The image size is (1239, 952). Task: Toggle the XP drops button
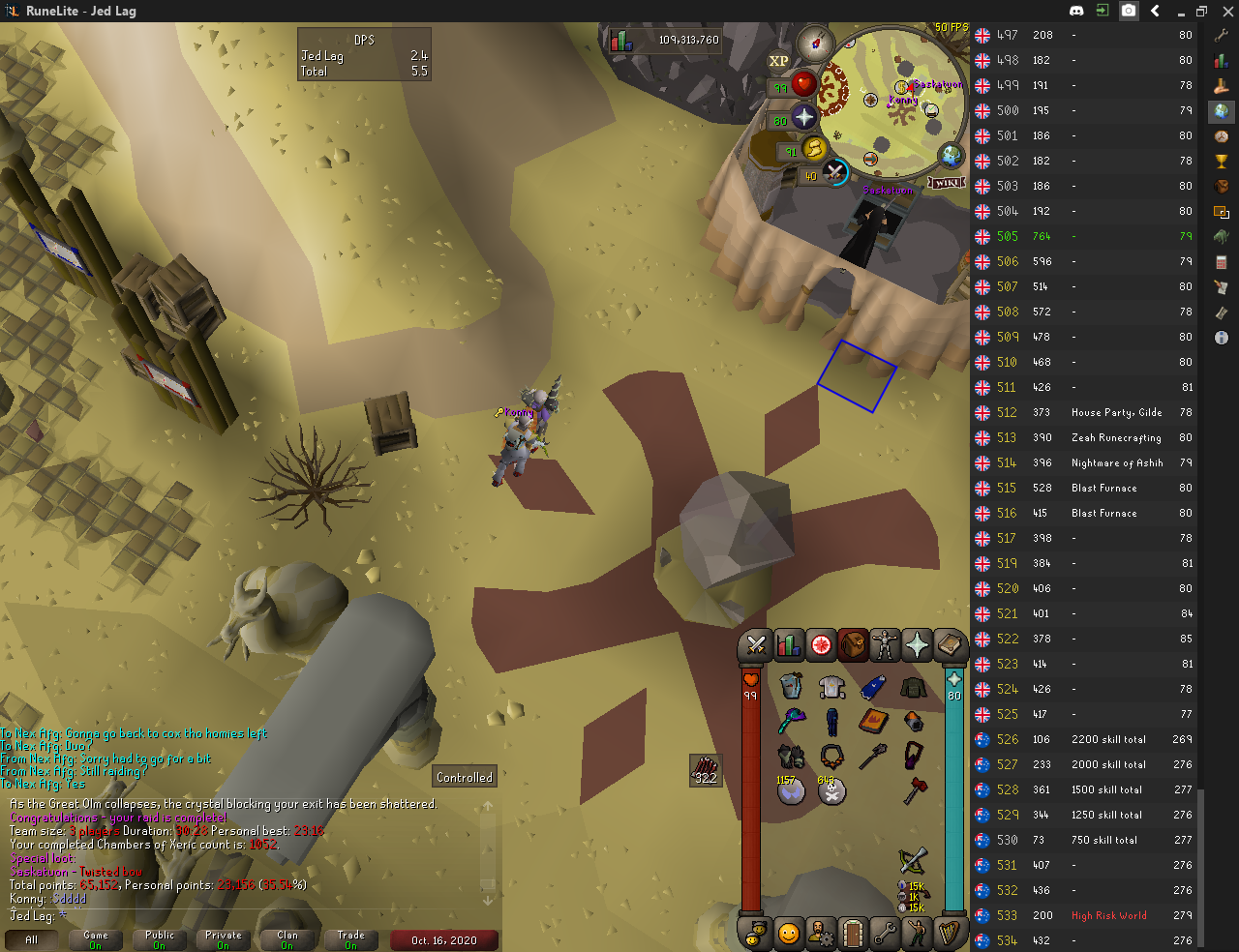pyautogui.click(x=778, y=61)
